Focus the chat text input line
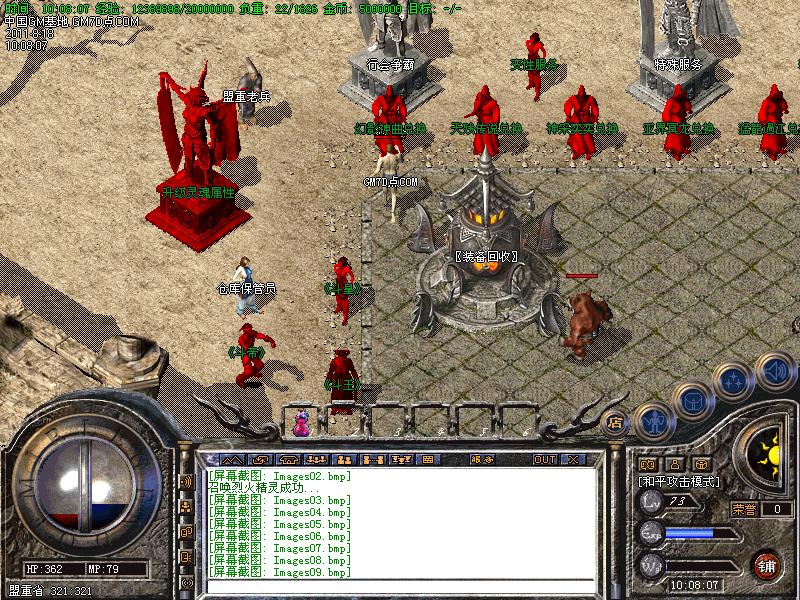Viewport: 800px width, 600px height. point(400,584)
